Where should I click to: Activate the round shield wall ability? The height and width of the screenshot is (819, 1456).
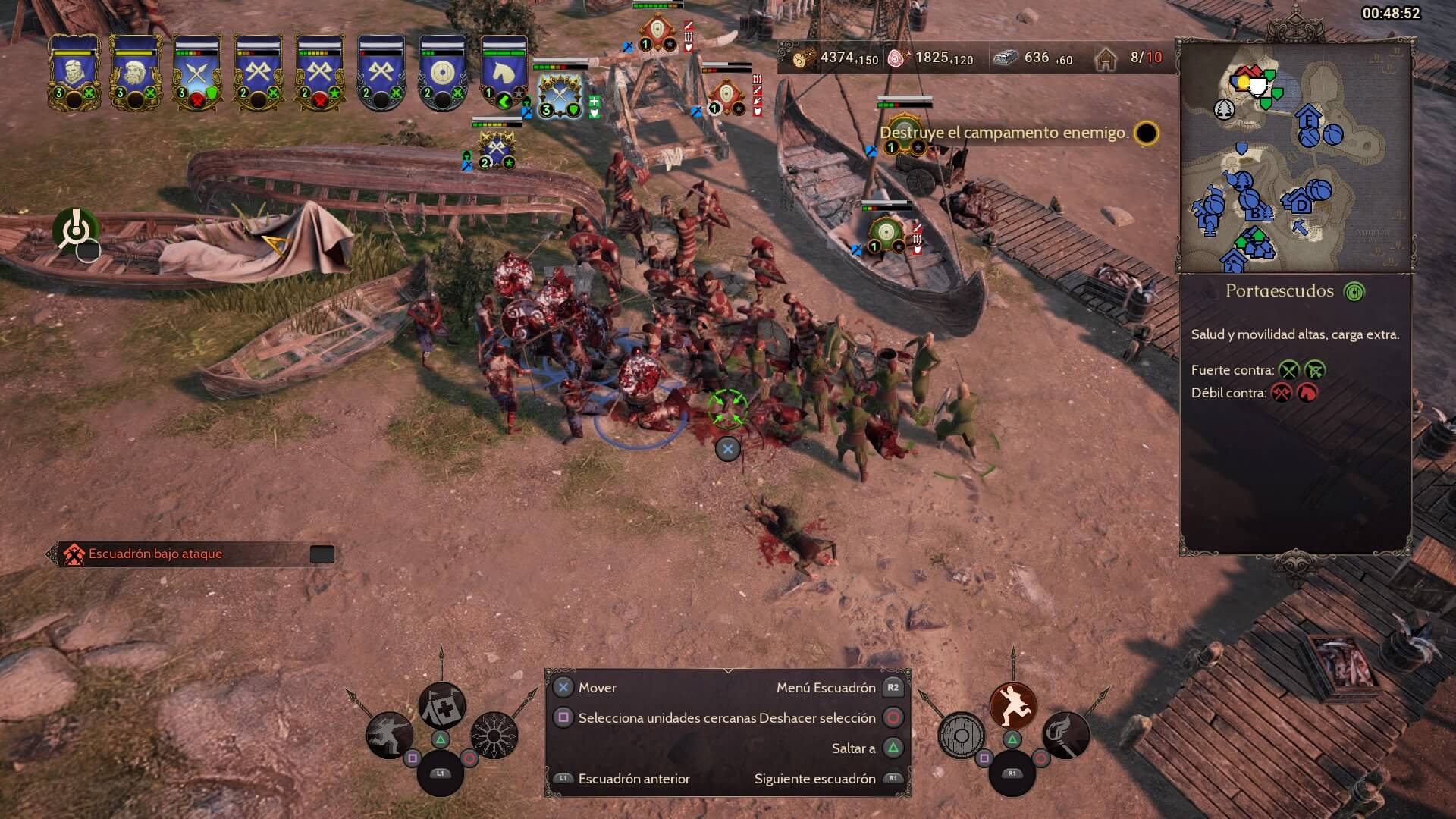pos(961,734)
